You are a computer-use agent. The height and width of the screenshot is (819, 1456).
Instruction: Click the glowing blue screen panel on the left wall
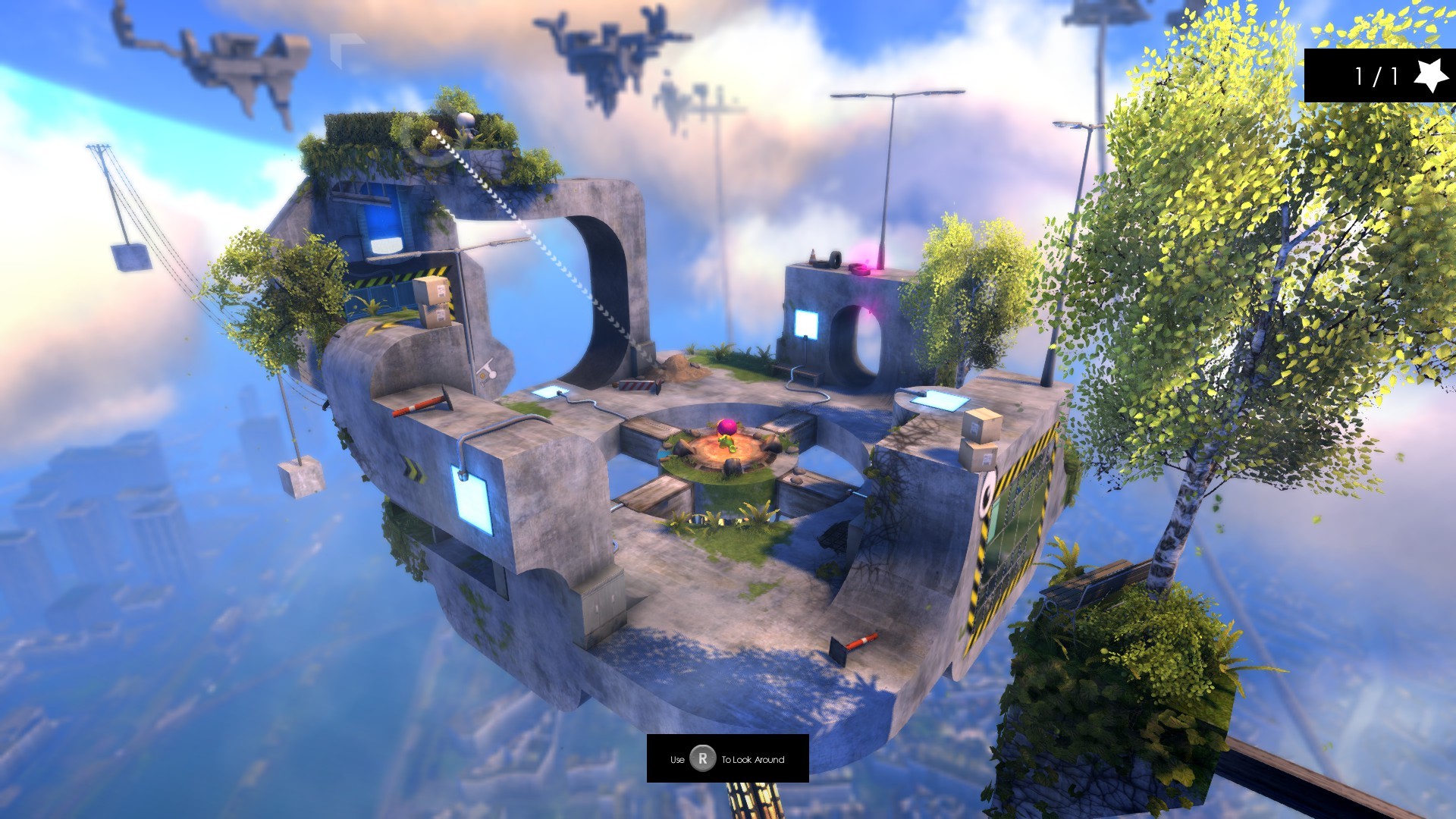pos(471,501)
